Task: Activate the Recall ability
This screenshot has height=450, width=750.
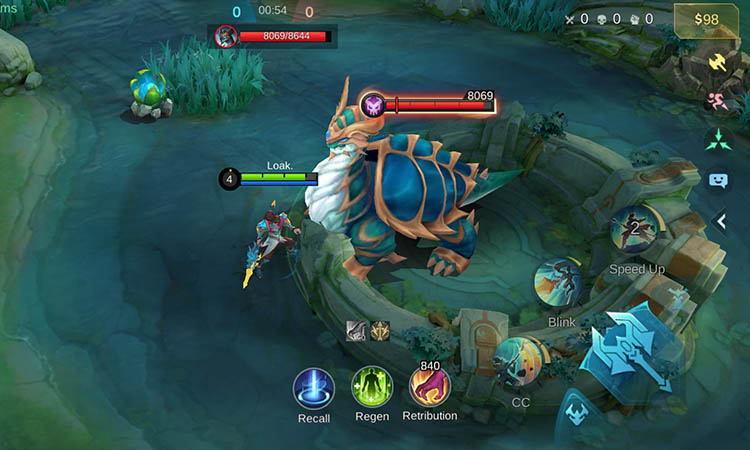Action: pyautogui.click(x=313, y=387)
